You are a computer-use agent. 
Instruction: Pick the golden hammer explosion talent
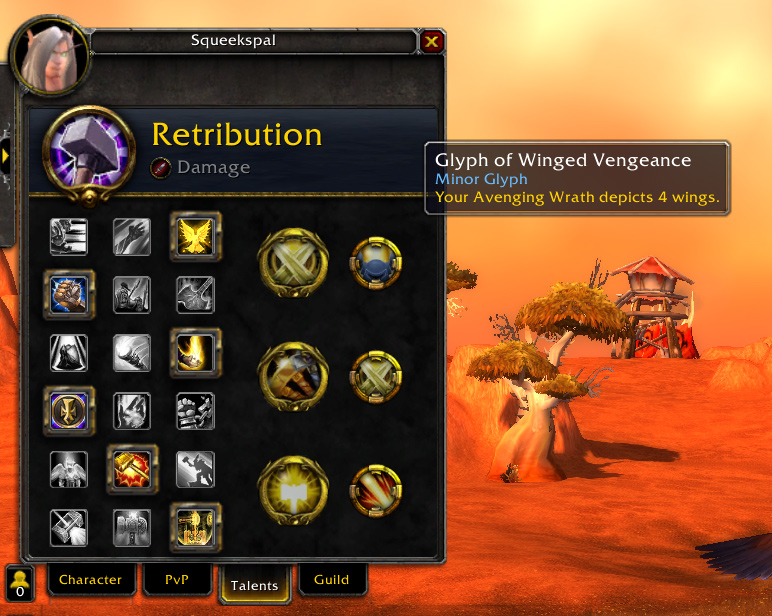132,468
